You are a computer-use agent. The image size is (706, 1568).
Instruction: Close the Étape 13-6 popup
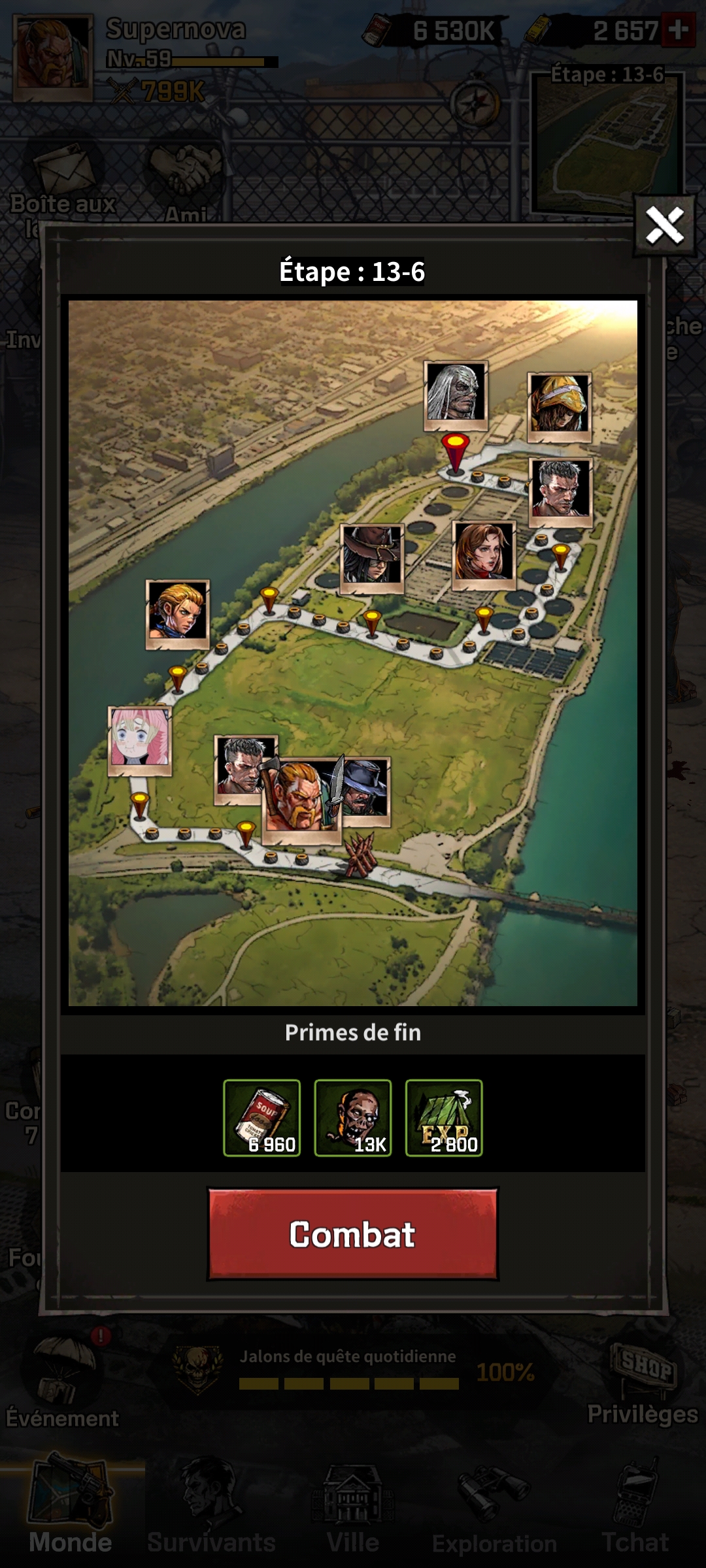pos(664,225)
